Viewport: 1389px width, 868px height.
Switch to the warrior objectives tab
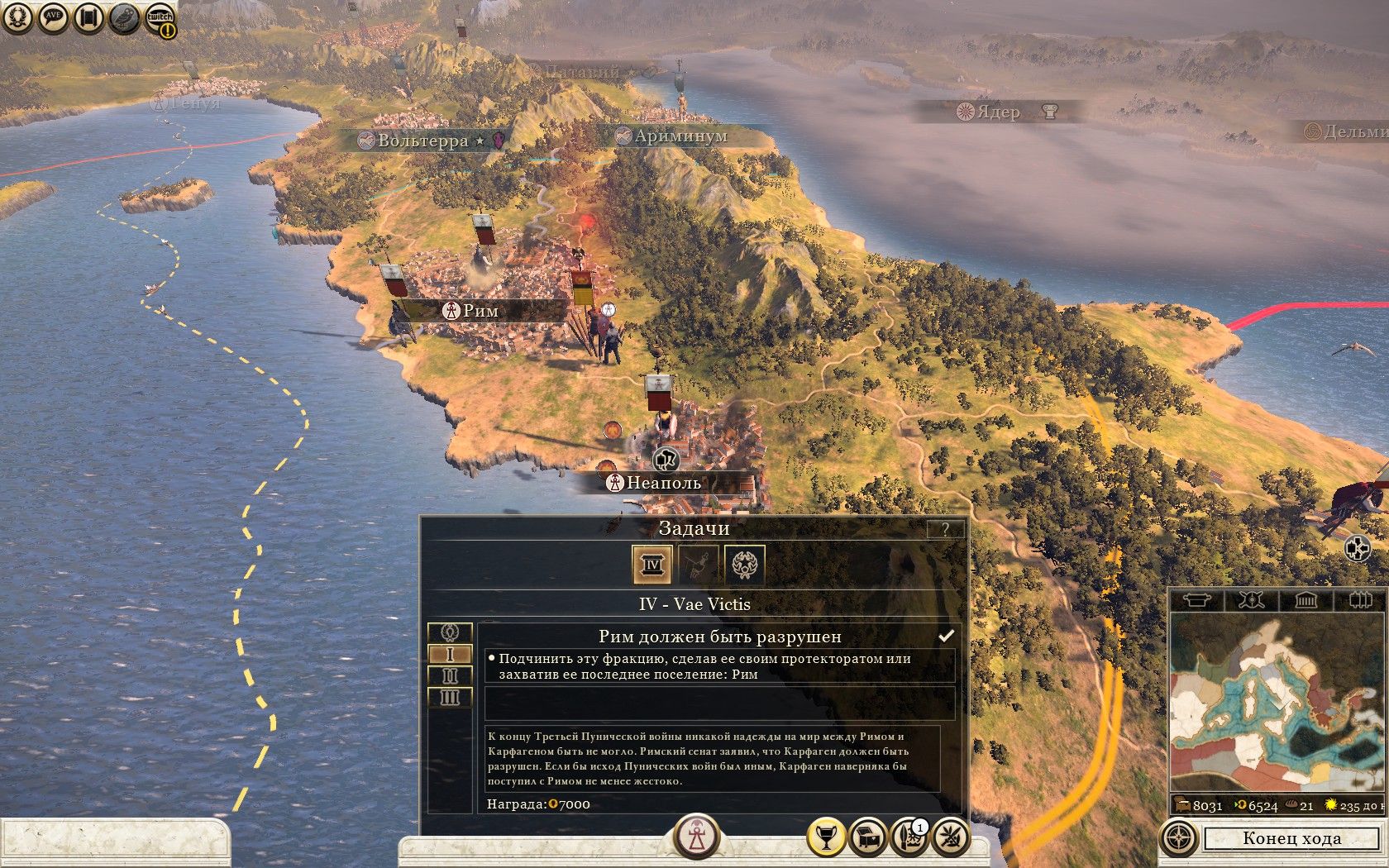[699, 565]
